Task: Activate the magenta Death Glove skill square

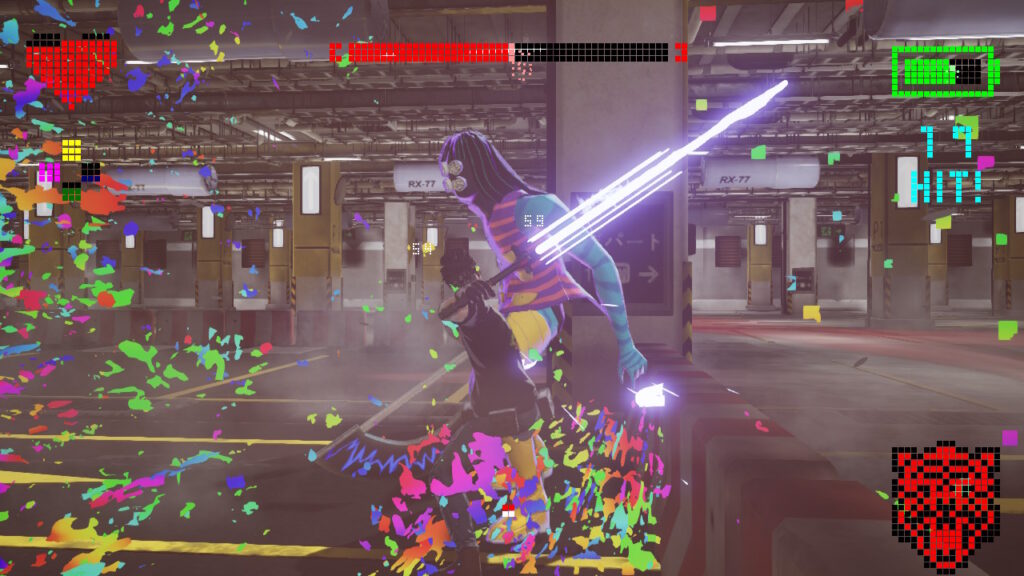Action: point(49,172)
